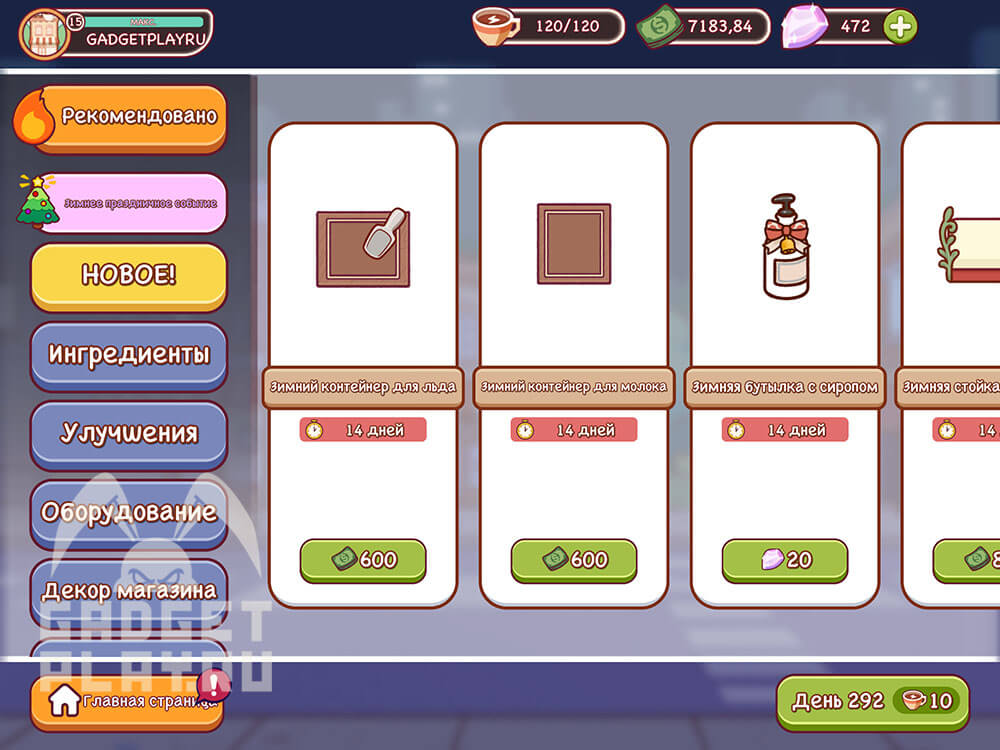Switch to the НОВОЕ! category
The width and height of the screenshot is (1000, 750).
point(128,276)
